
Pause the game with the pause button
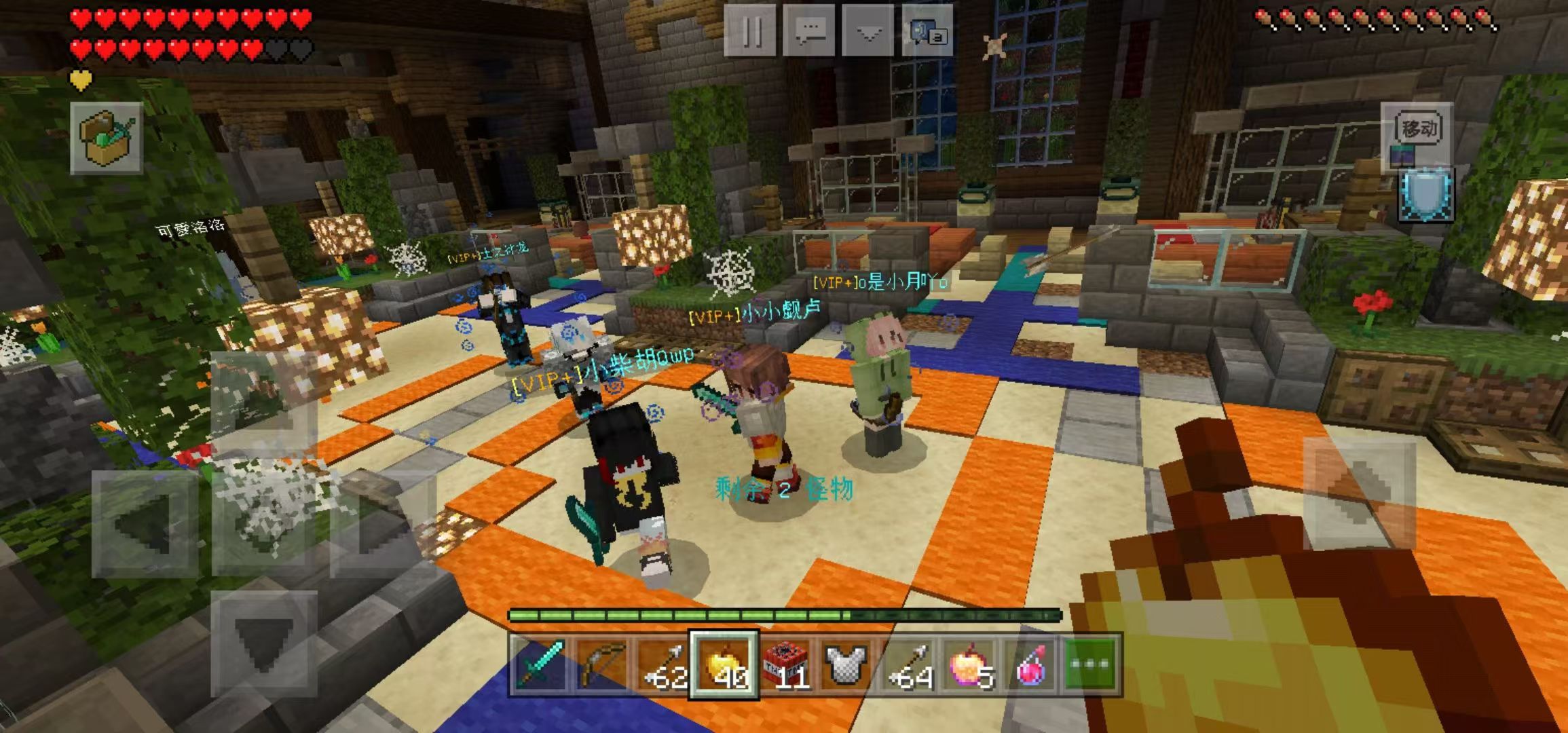[749, 31]
